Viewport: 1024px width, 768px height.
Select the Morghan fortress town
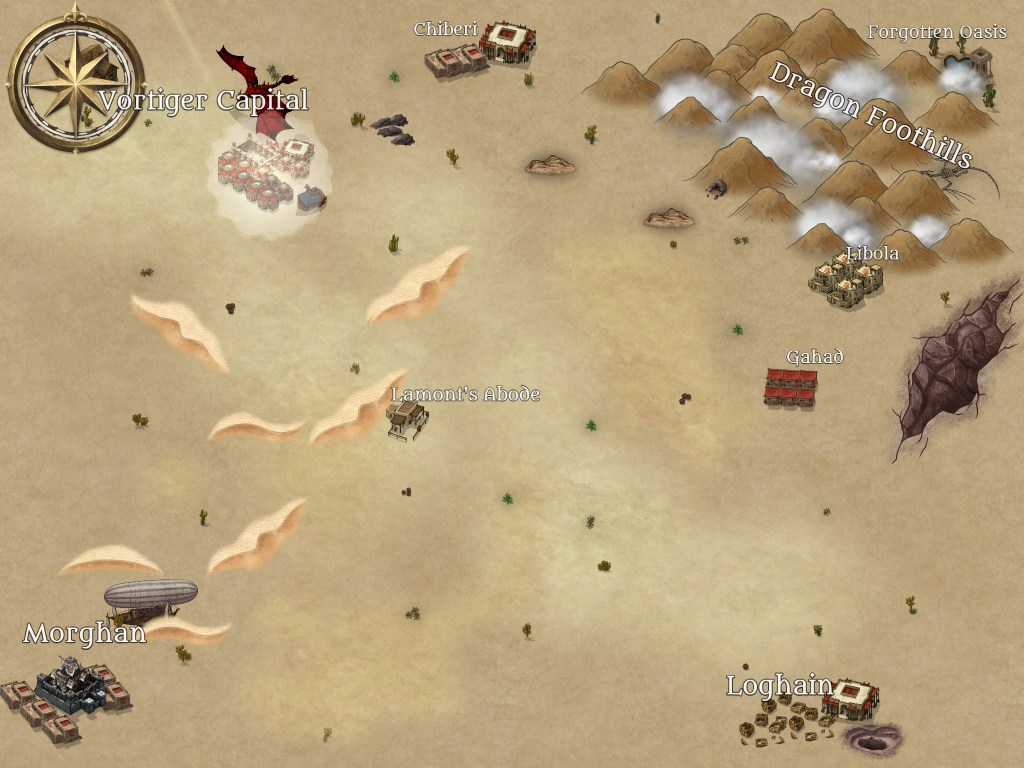68,692
